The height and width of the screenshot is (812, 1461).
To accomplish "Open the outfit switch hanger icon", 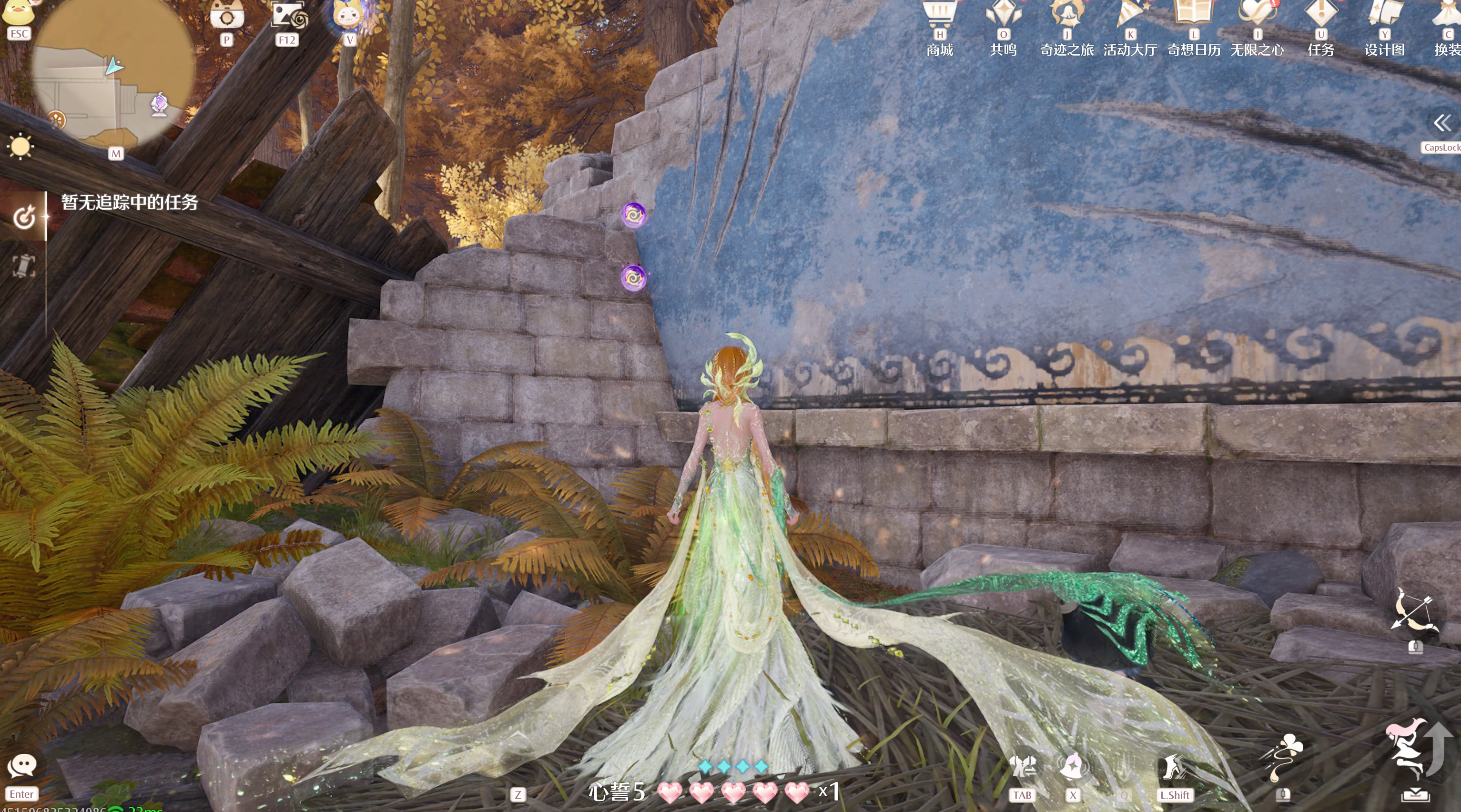I will click(x=1022, y=767).
